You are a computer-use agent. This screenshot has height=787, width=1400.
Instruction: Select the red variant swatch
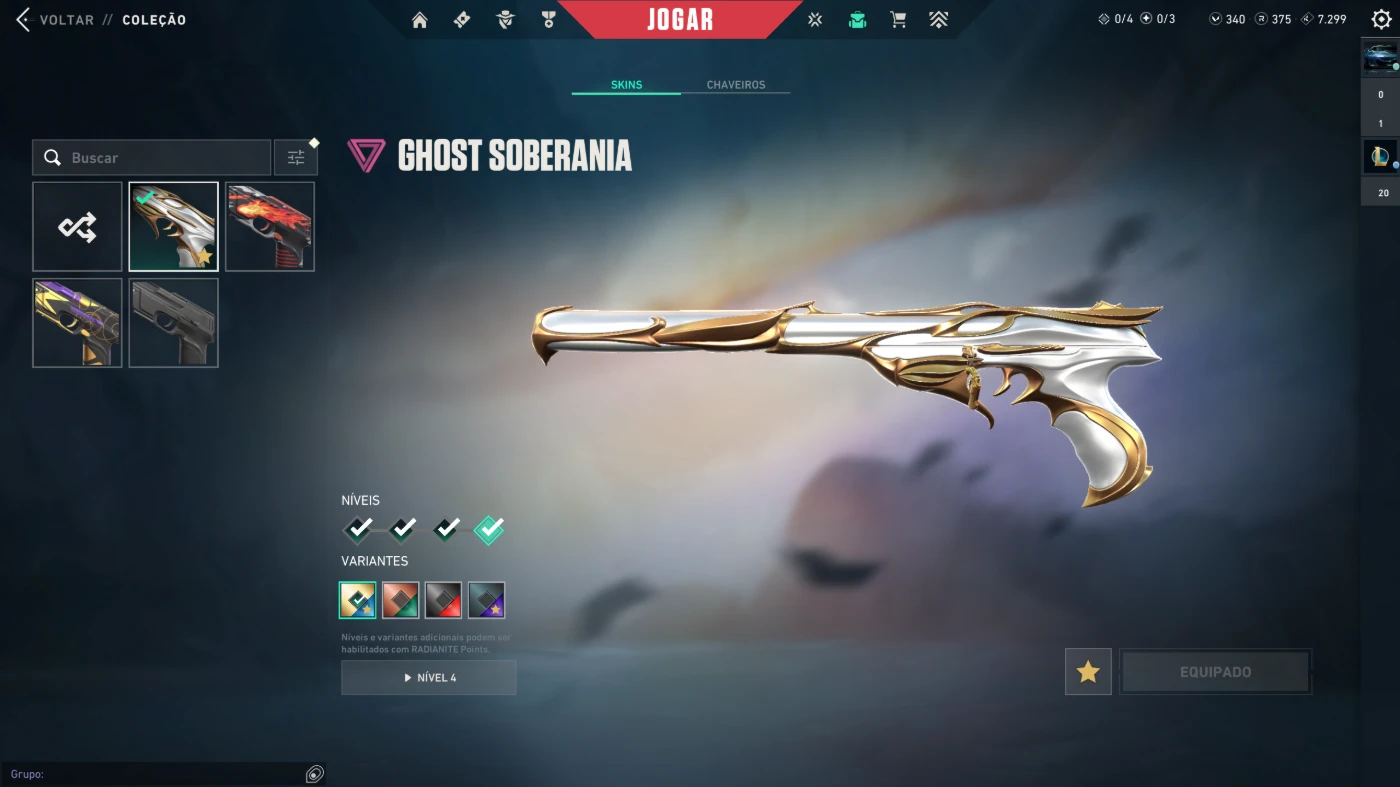click(401, 600)
